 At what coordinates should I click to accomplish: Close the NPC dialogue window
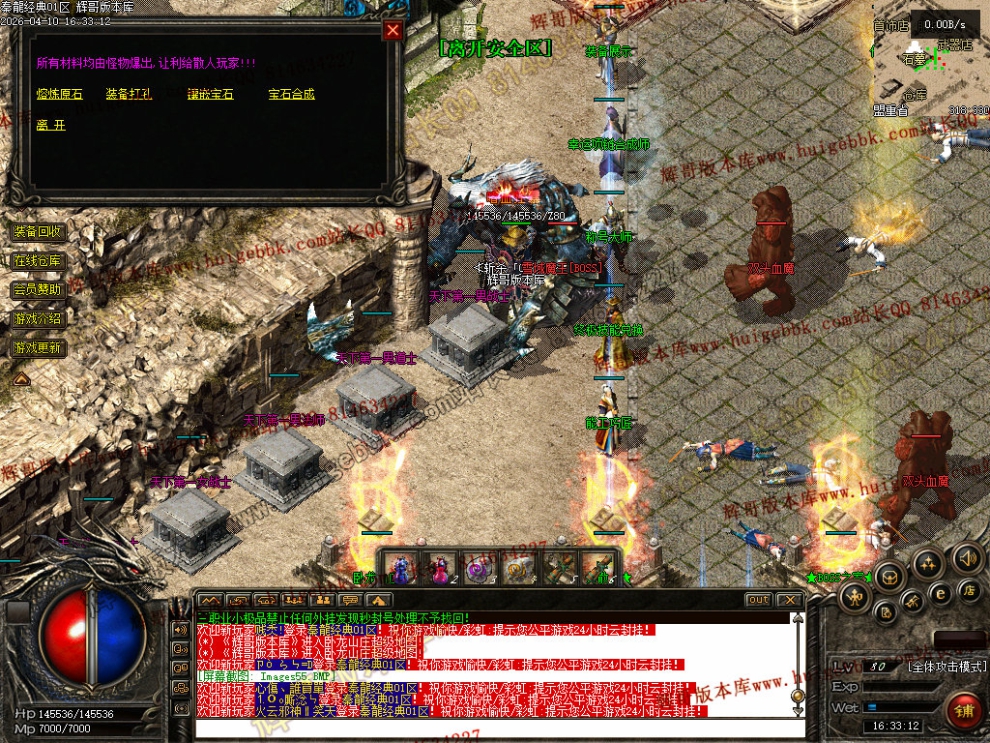point(393,30)
